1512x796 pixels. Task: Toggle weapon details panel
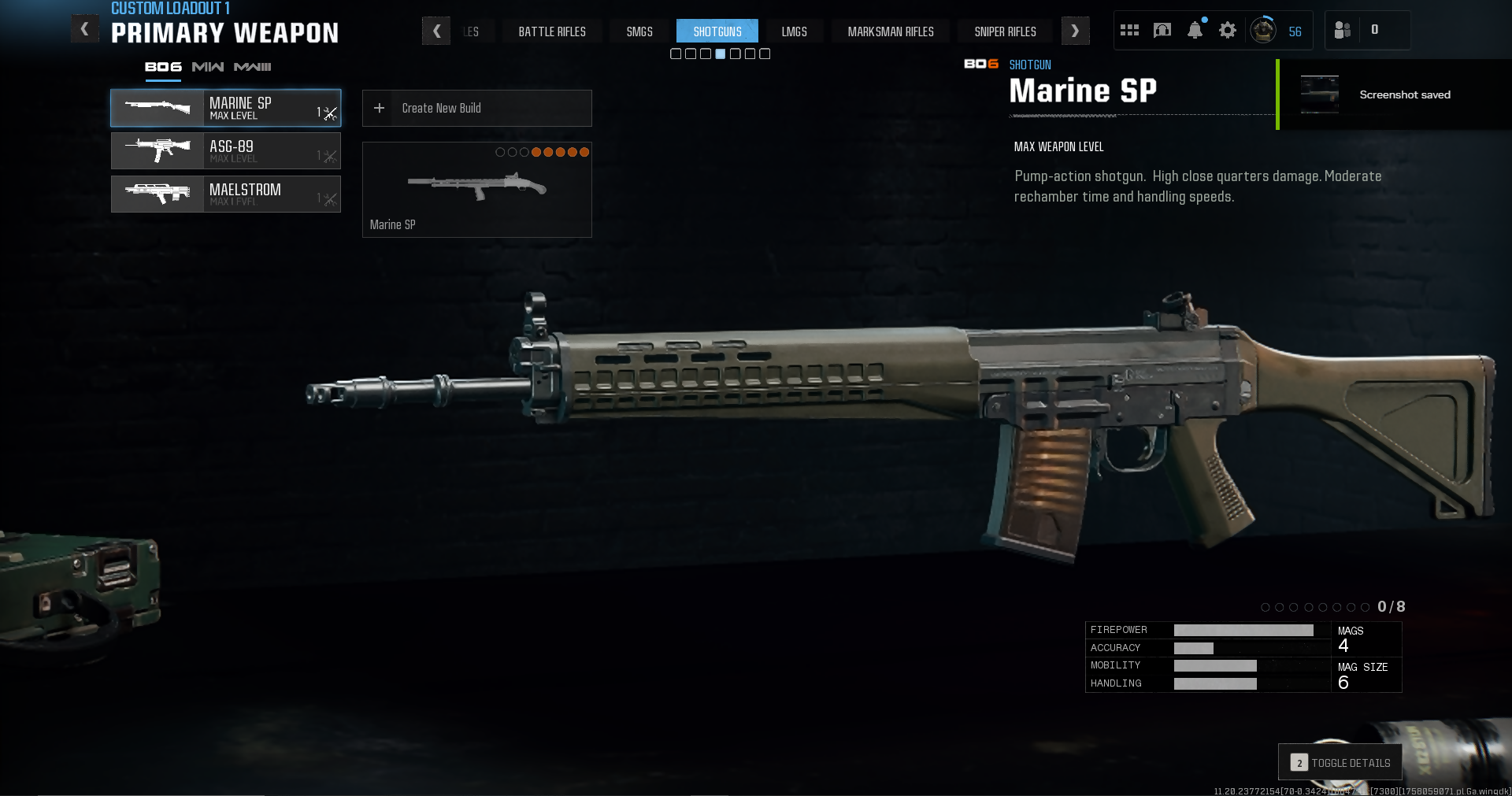[x=1340, y=762]
